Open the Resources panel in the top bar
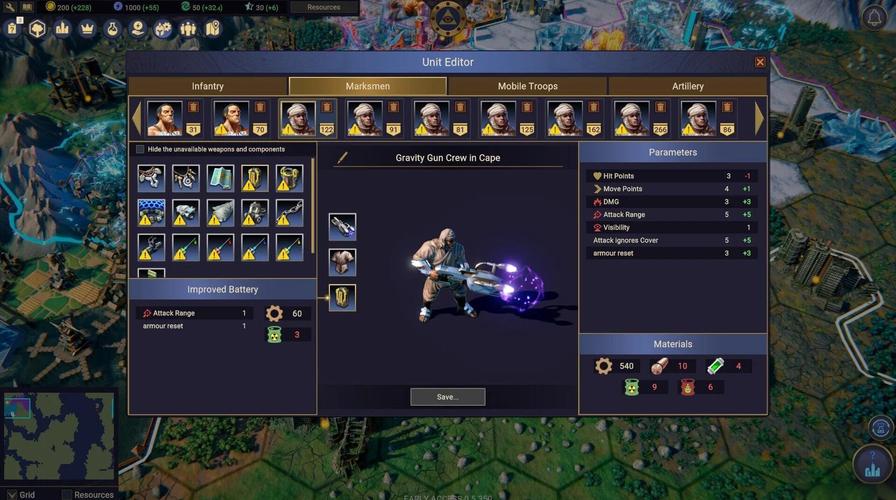Screen dimensions: 896x500 click(x=323, y=7)
